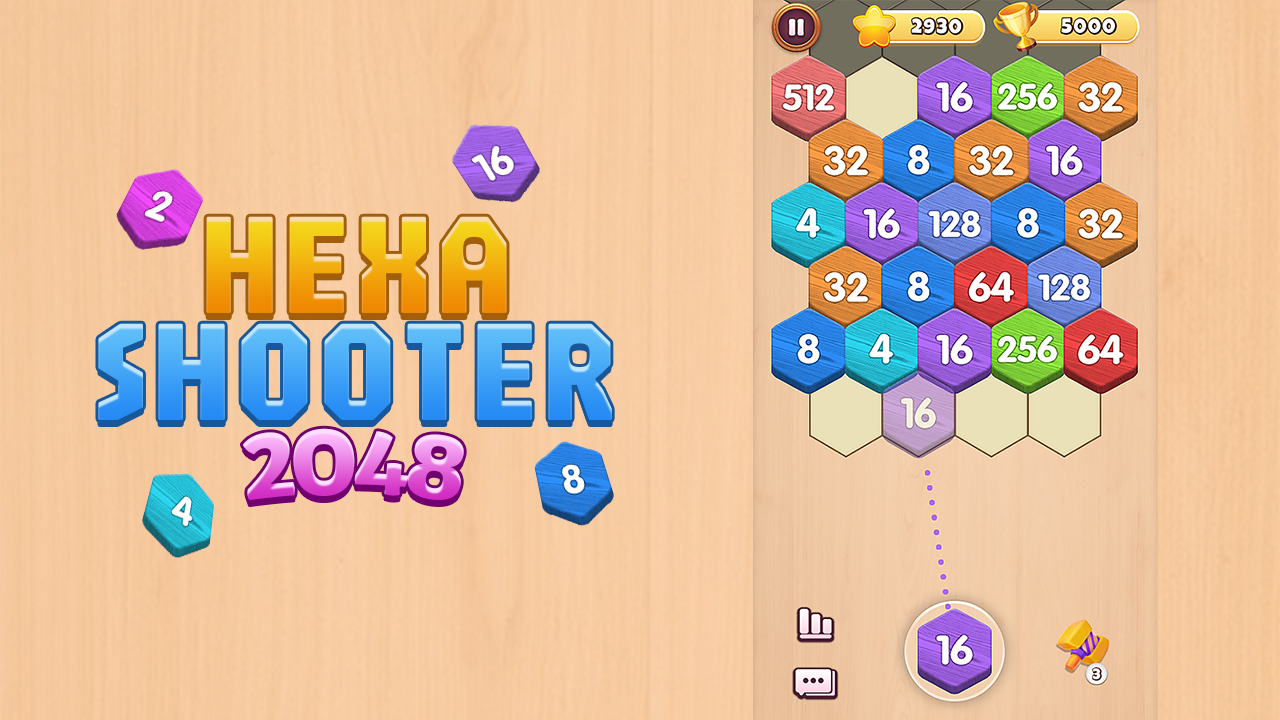Click the purple 16 tile in the logo
The height and width of the screenshot is (720, 1280).
pos(494,164)
